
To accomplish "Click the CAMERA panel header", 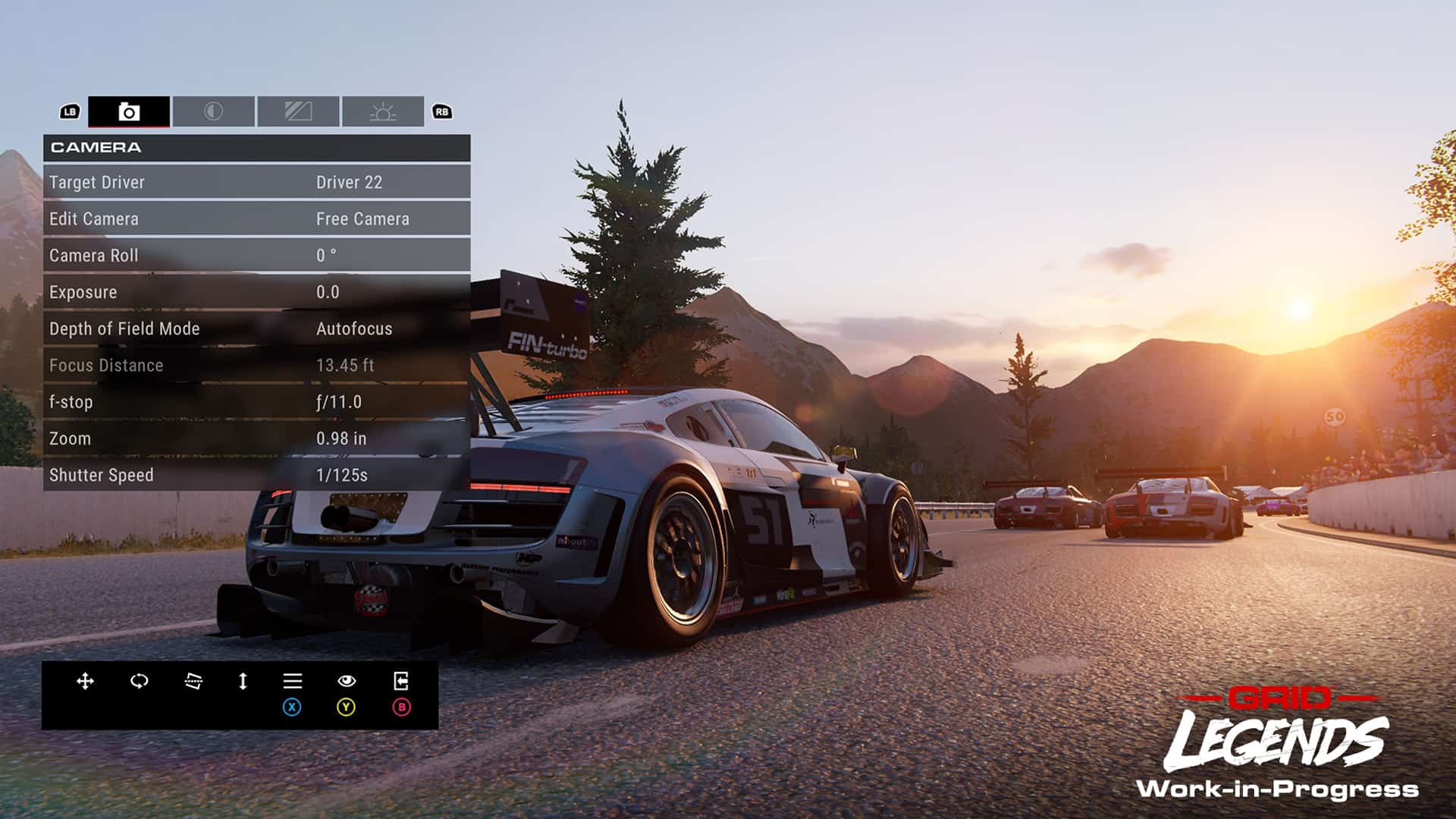I will tap(258, 147).
